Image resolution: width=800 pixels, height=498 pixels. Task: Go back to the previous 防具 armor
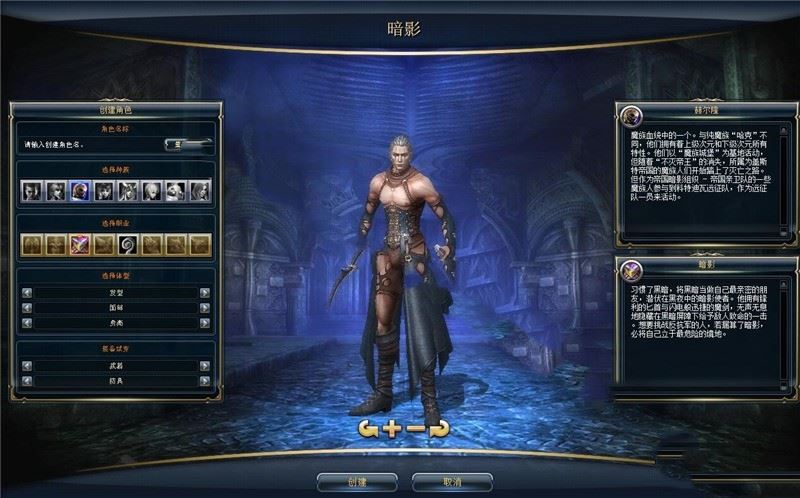[x=27, y=381]
